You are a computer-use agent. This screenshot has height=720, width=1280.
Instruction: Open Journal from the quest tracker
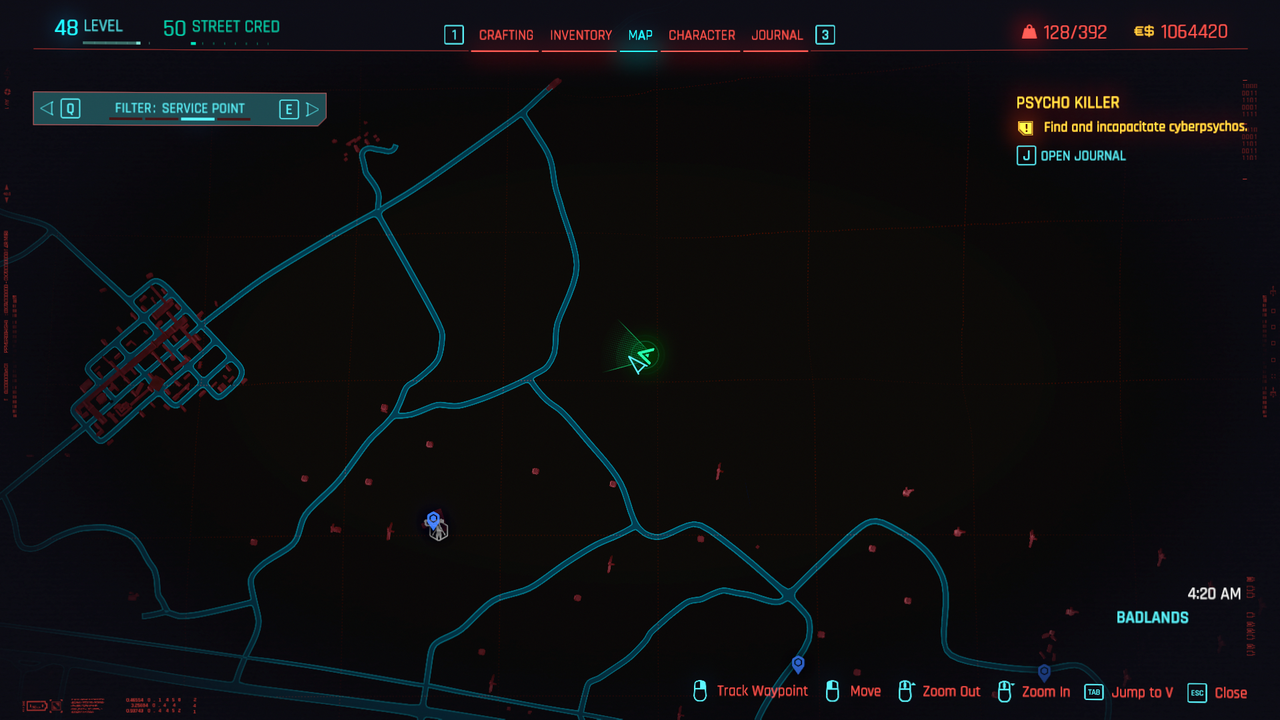coord(1072,156)
